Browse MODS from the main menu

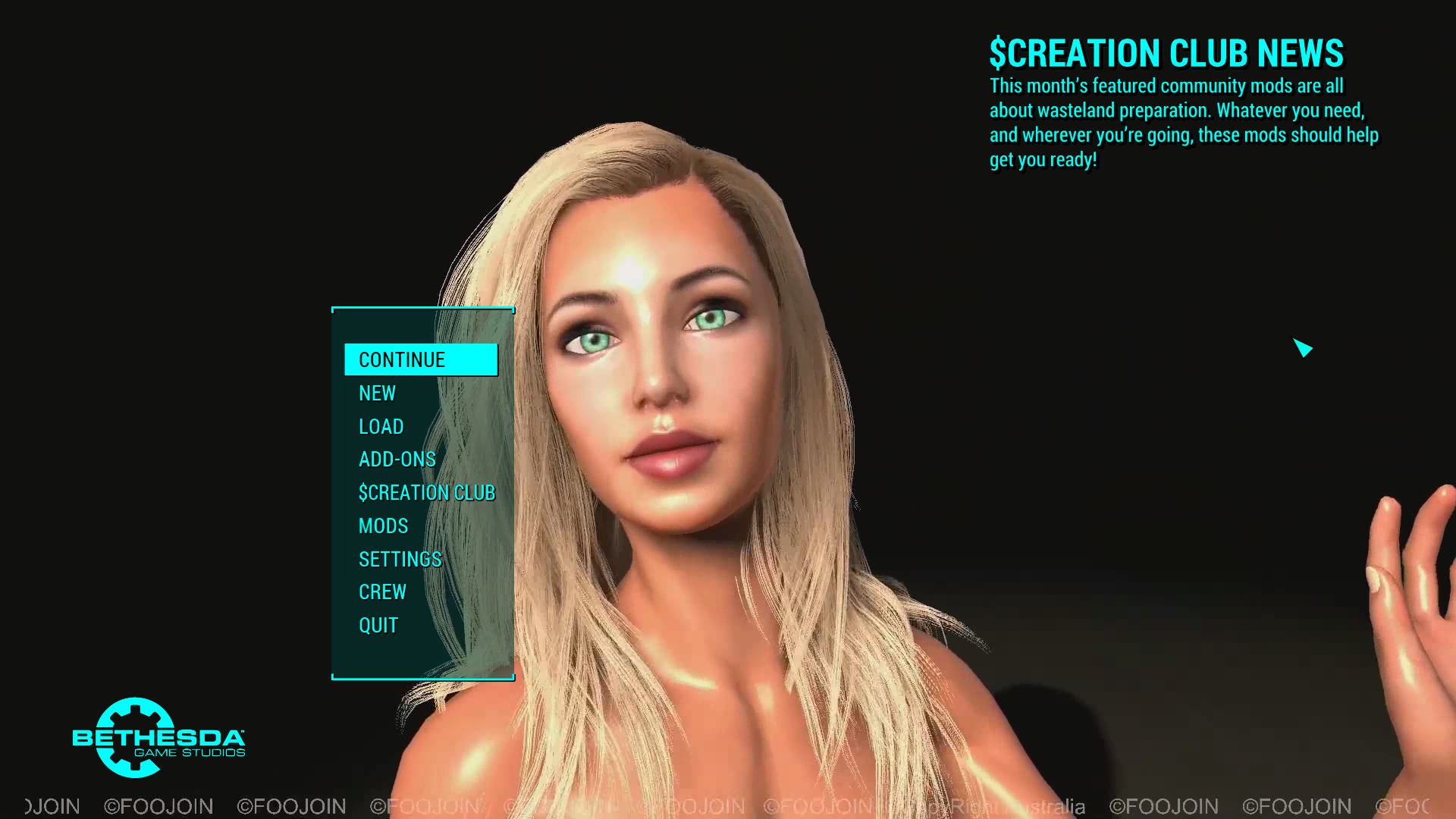(x=383, y=526)
